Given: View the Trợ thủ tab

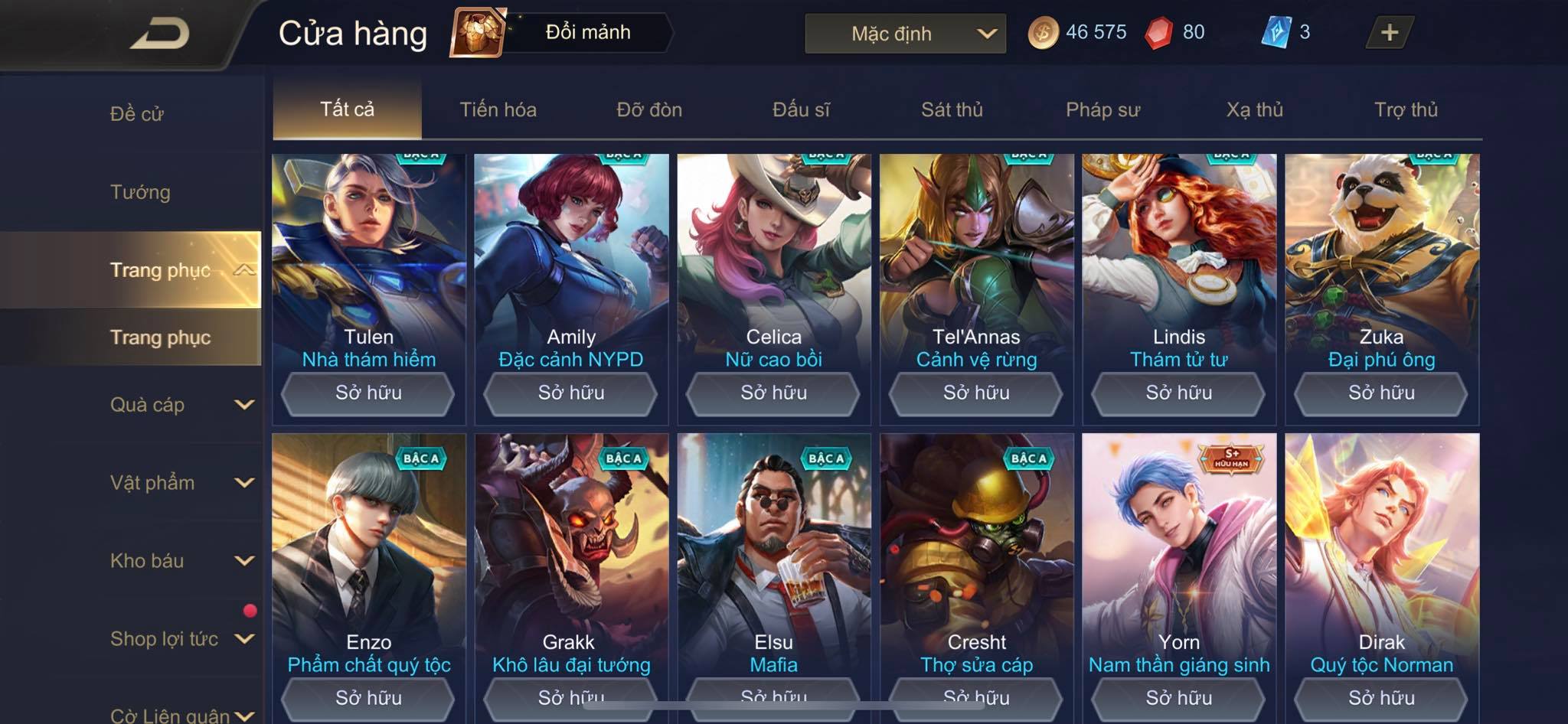Looking at the screenshot, I should coord(1406,109).
